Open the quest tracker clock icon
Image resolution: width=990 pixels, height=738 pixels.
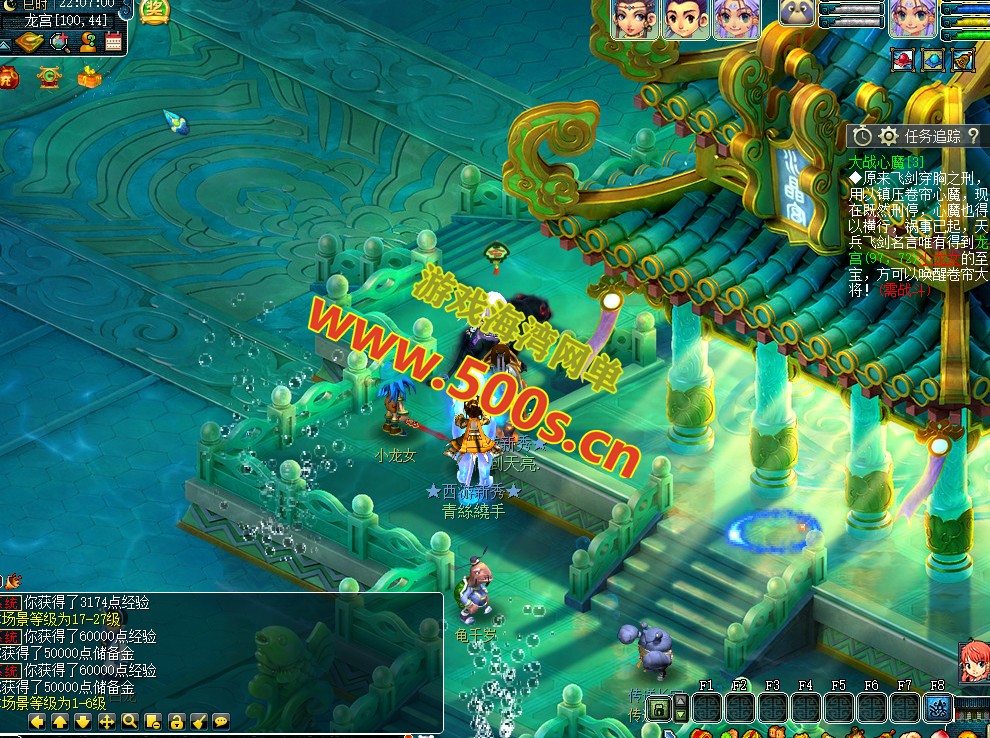tap(862, 136)
